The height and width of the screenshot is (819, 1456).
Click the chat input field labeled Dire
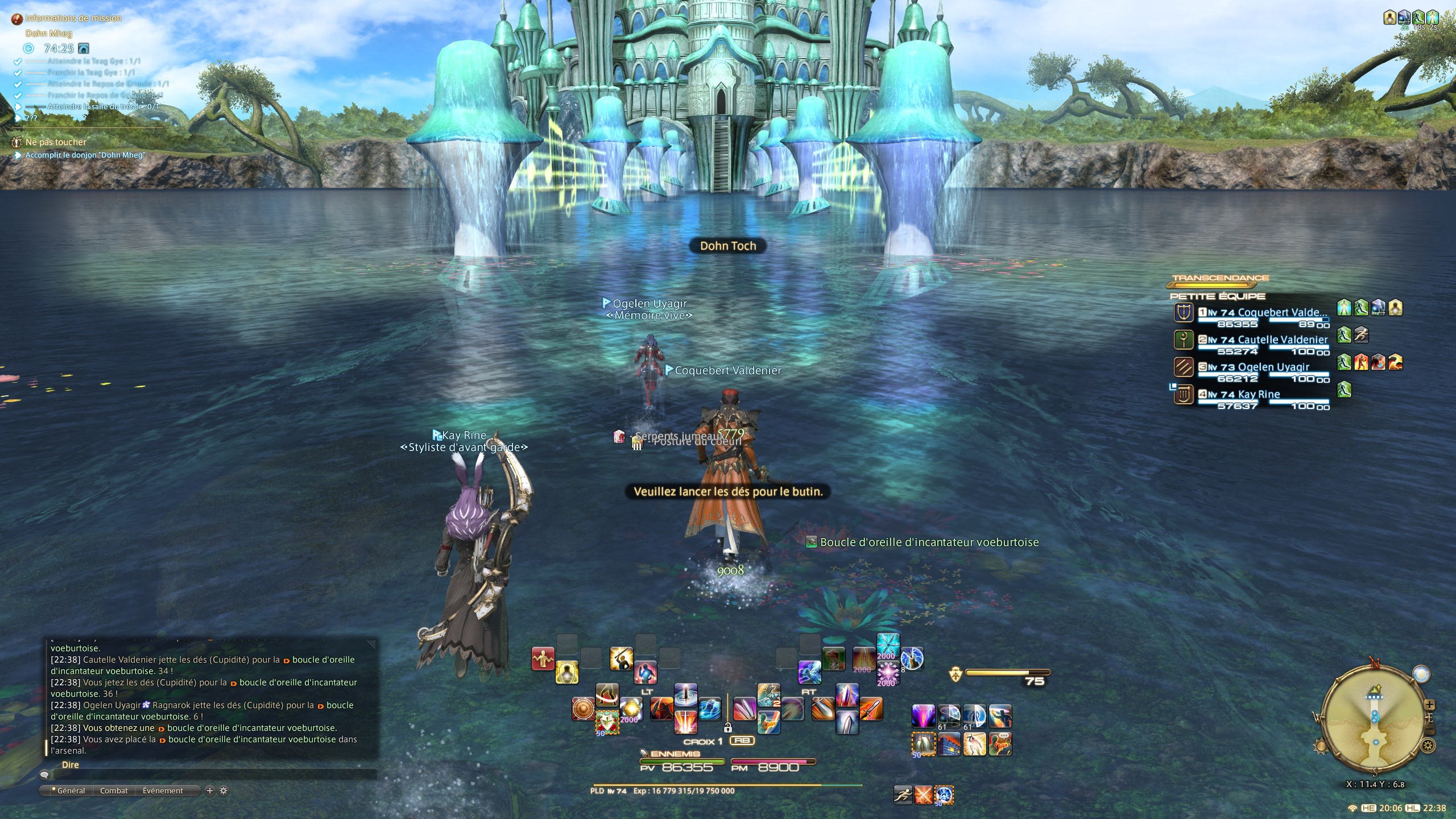210,775
